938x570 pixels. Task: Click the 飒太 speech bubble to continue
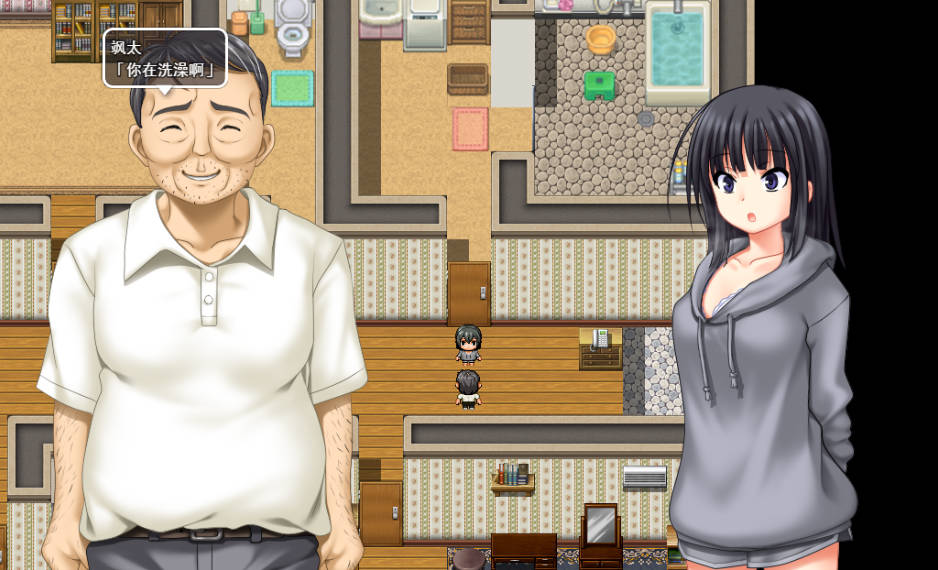pyautogui.click(x=165, y=58)
